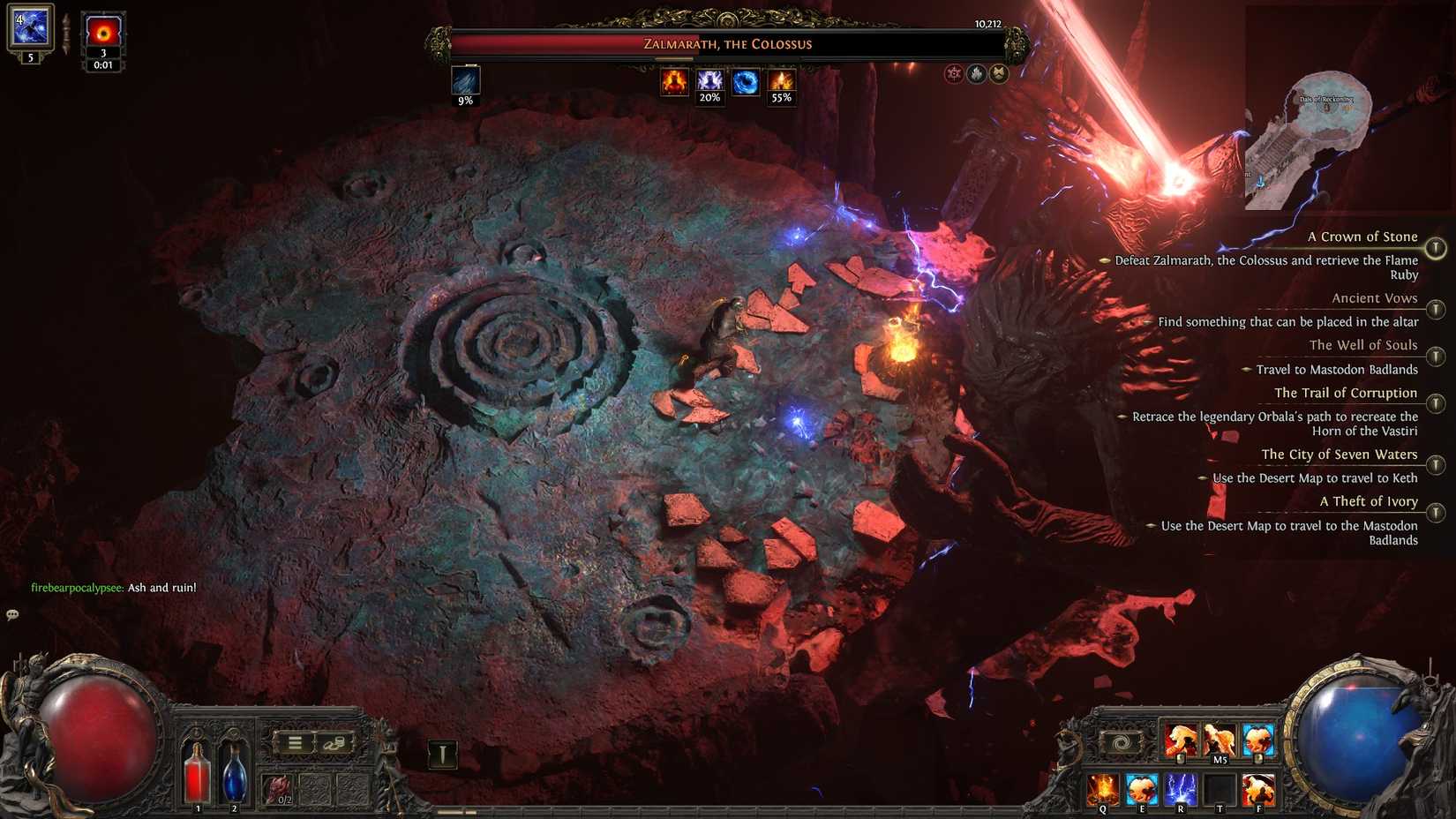Click the player name firebearpocalypsee in chat

pos(75,586)
